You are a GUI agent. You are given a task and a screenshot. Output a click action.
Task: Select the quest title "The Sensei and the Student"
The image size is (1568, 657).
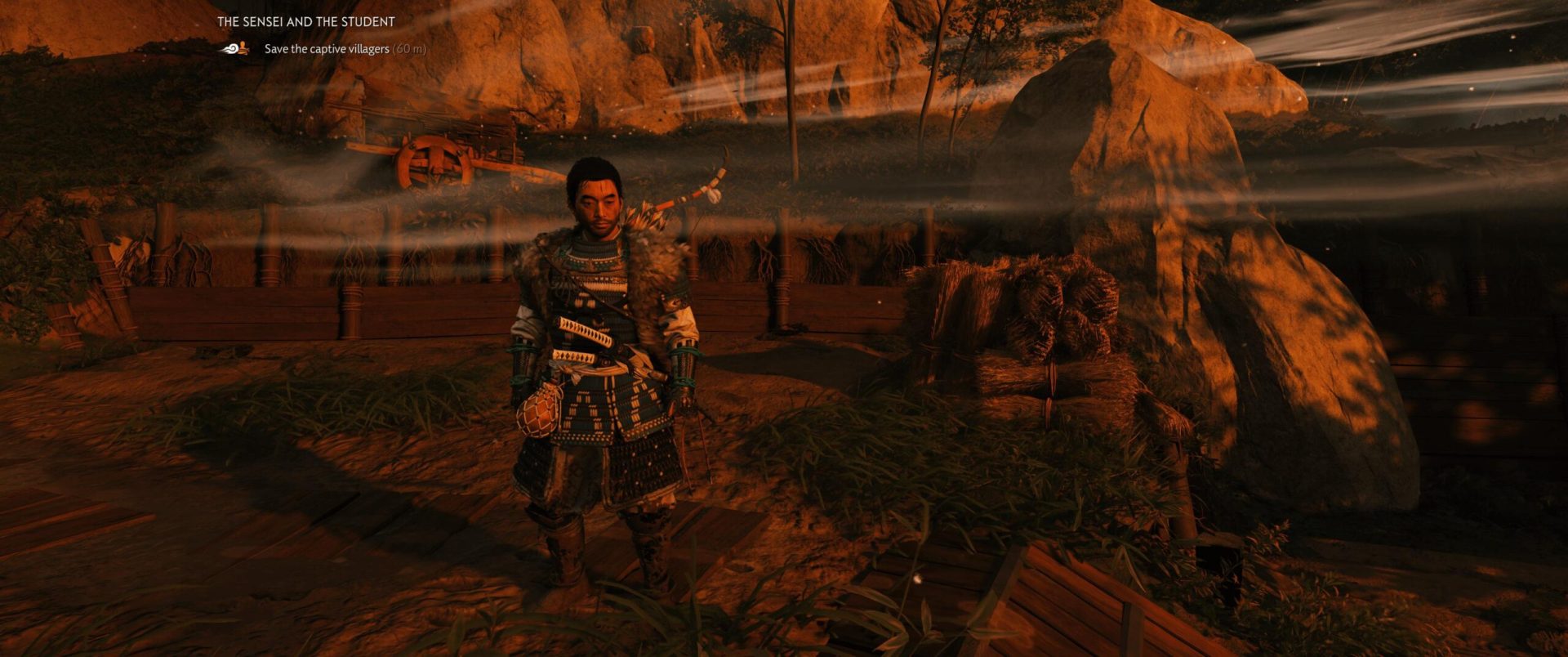[305, 22]
